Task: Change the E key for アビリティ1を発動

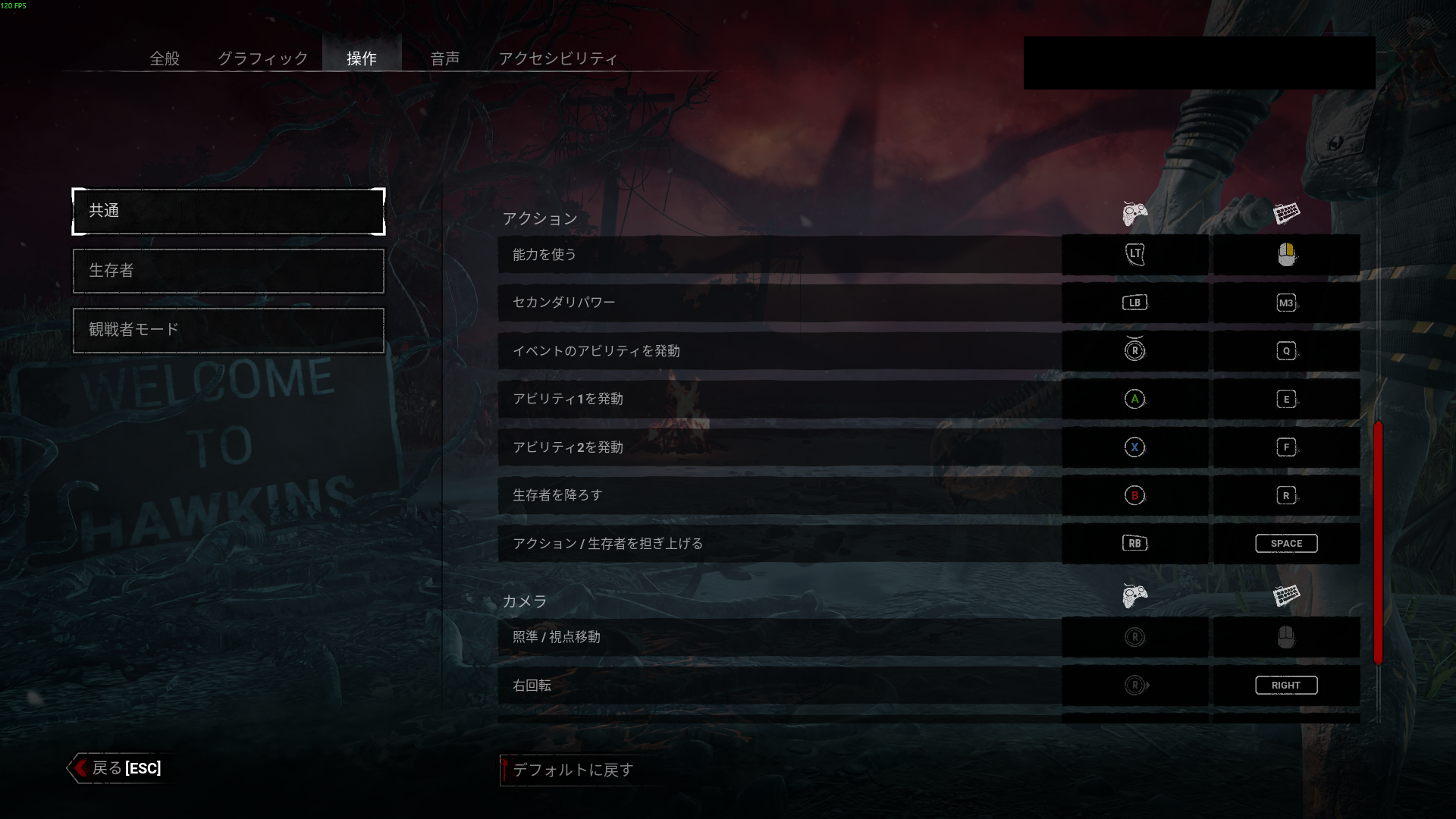Action: tap(1286, 399)
